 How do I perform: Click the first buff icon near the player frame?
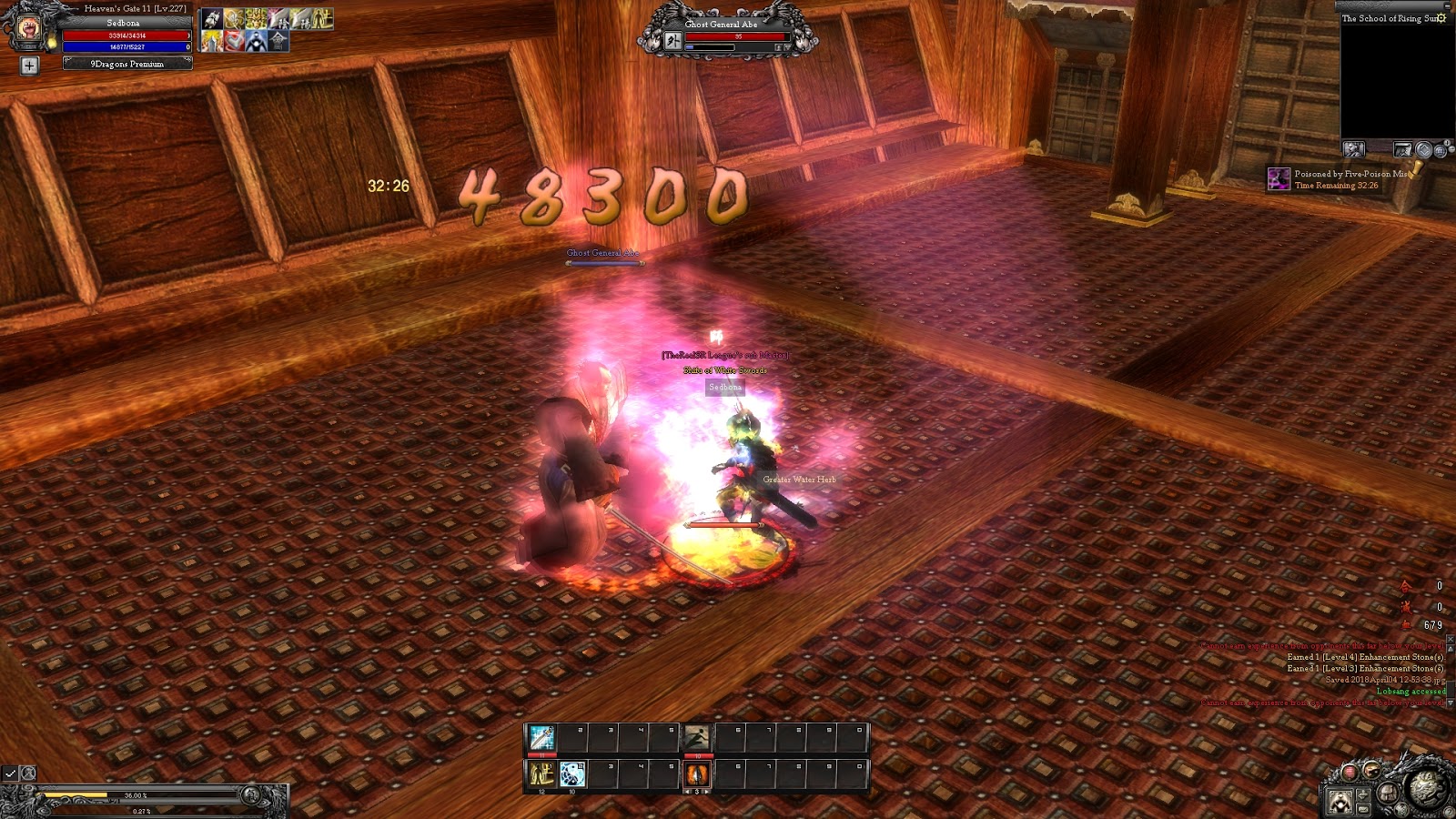pyautogui.click(x=213, y=19)
